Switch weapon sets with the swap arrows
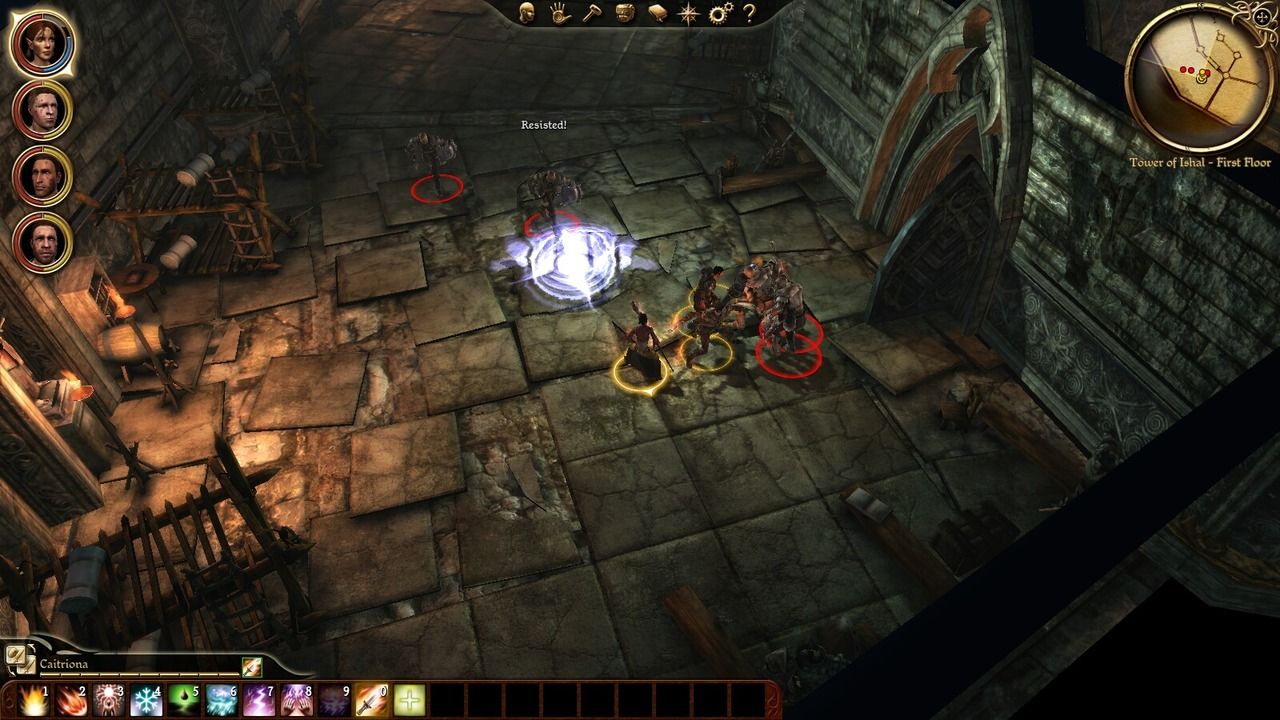 (22, 662)
